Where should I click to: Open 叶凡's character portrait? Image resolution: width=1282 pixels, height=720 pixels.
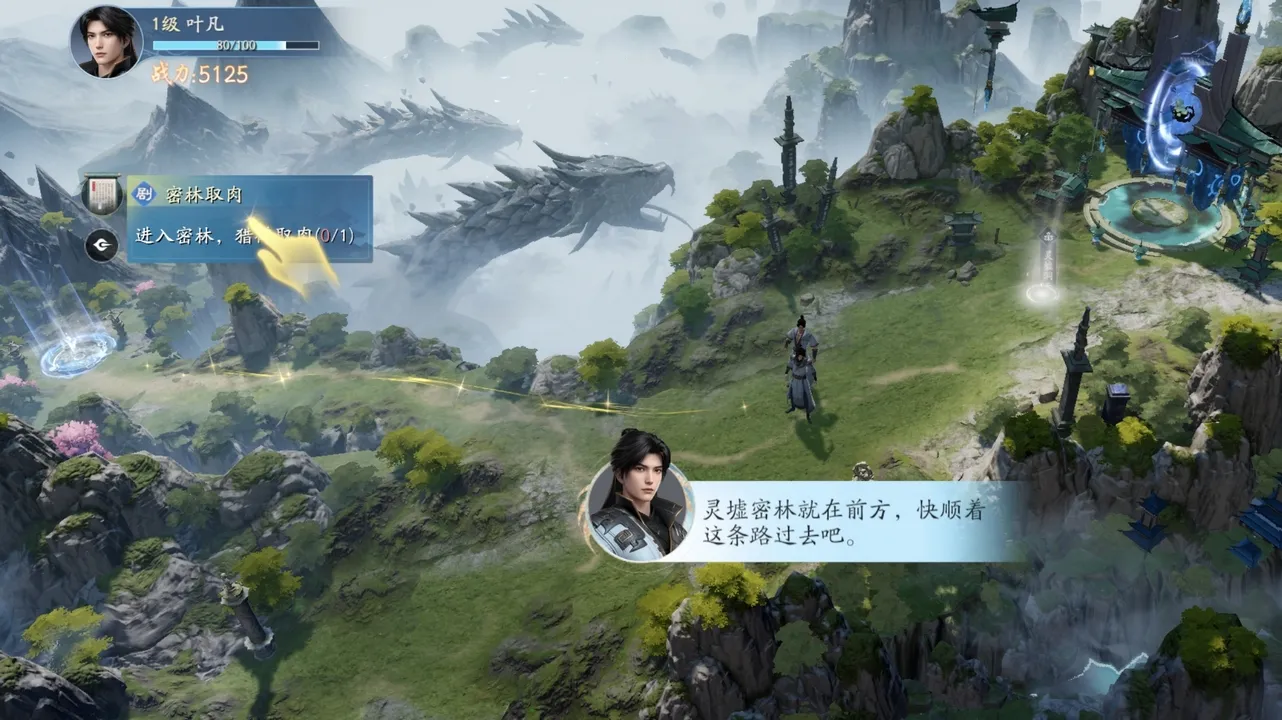pyautogui.click(x=106, y=42)
